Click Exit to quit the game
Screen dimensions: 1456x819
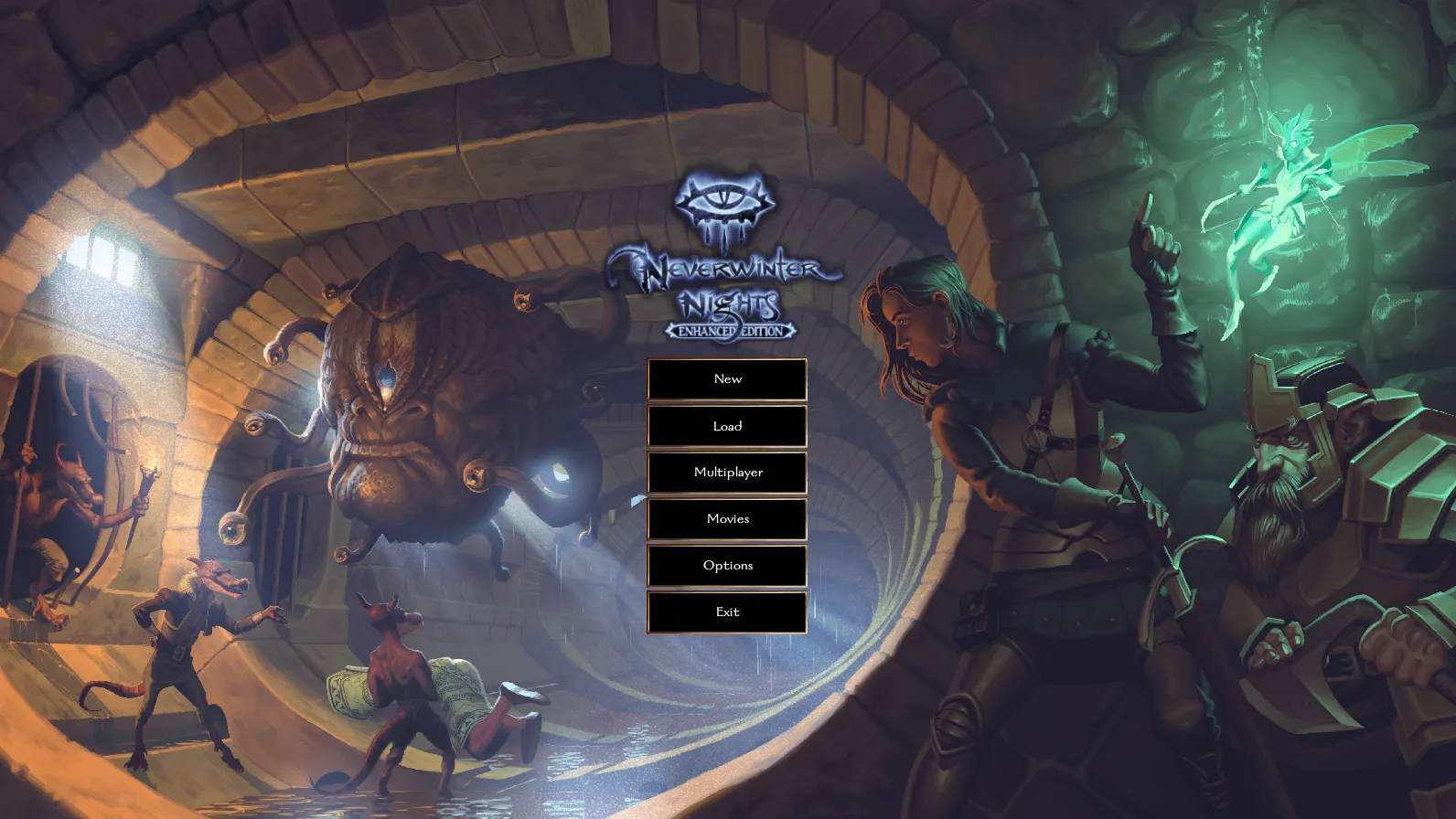coord(727,612)
